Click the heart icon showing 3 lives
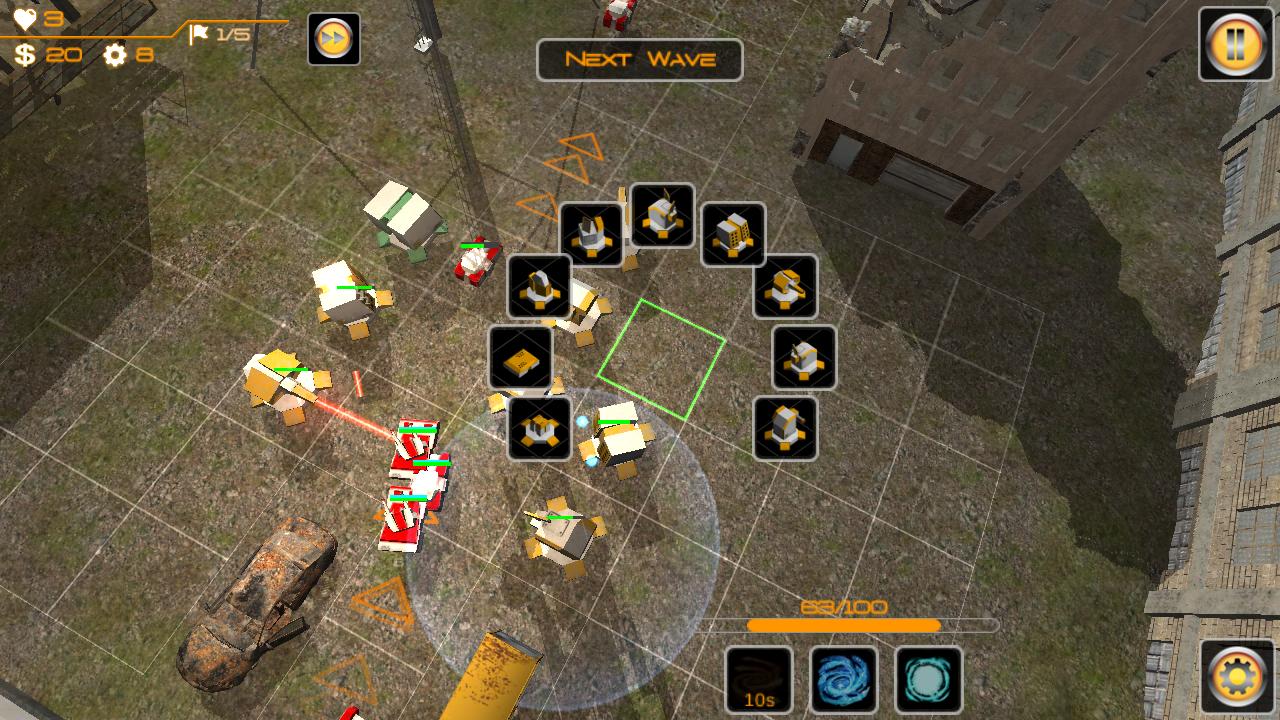This screenshot has width=1280, height=720. 27,17
